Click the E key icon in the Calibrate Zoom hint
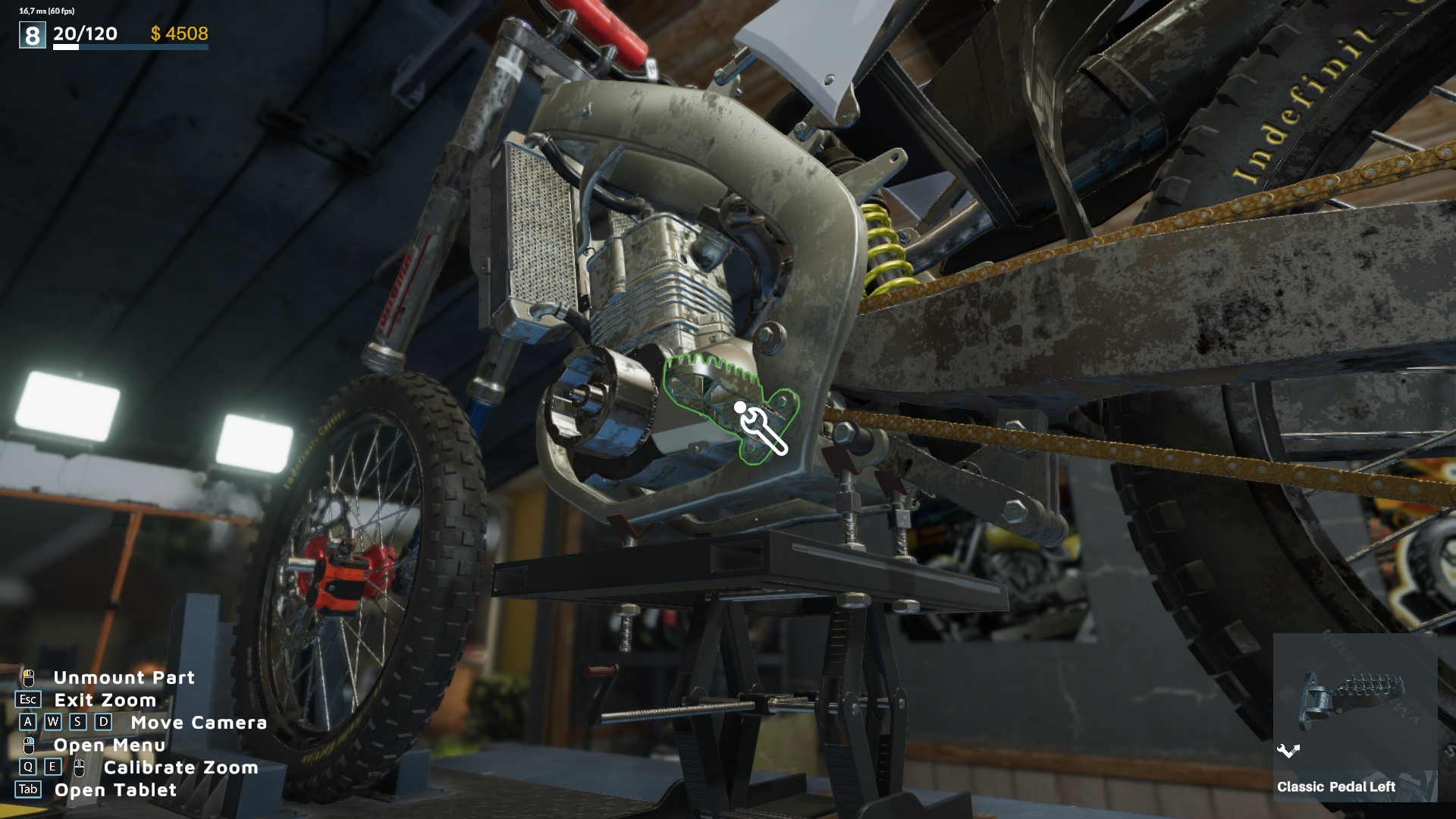The height and width of the screenshot is (819, 1456). tap(52, 767)
